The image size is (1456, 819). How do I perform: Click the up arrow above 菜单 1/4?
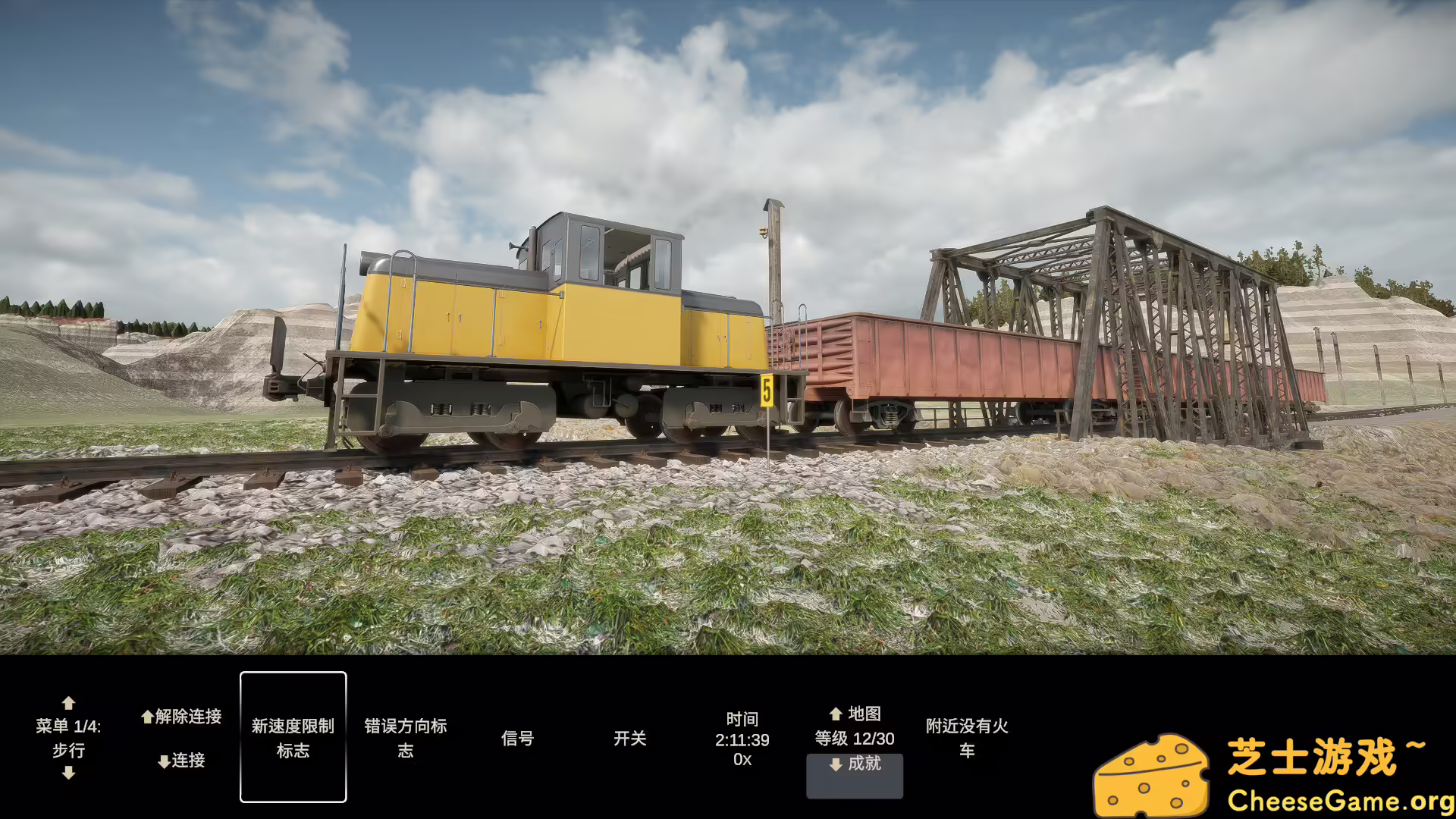point(69,702)
